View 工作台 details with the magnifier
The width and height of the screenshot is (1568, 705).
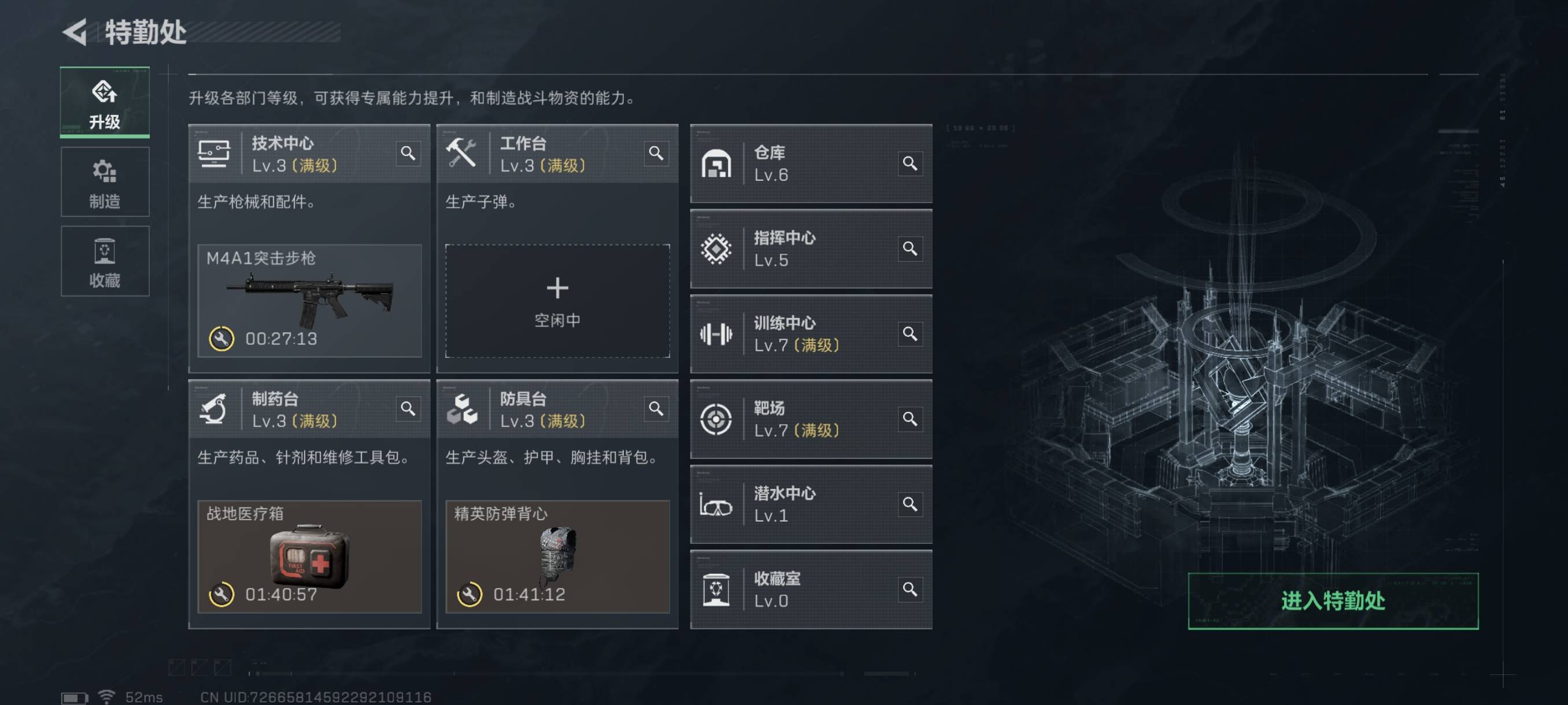coord(656,153)
